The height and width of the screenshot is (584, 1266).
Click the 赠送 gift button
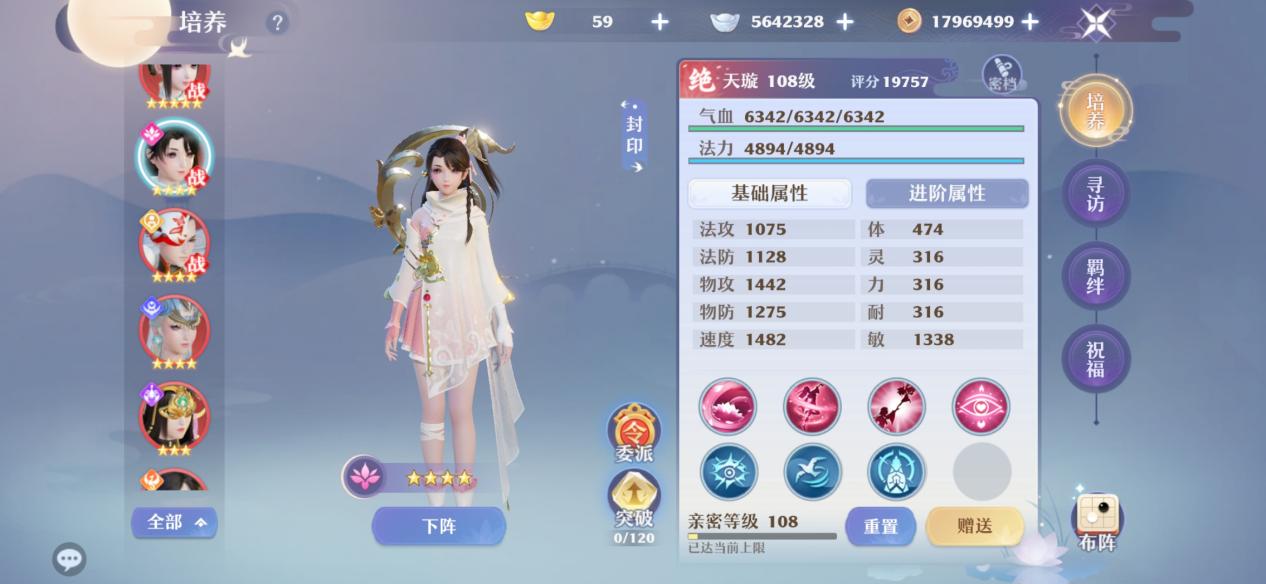pos(974,526)
